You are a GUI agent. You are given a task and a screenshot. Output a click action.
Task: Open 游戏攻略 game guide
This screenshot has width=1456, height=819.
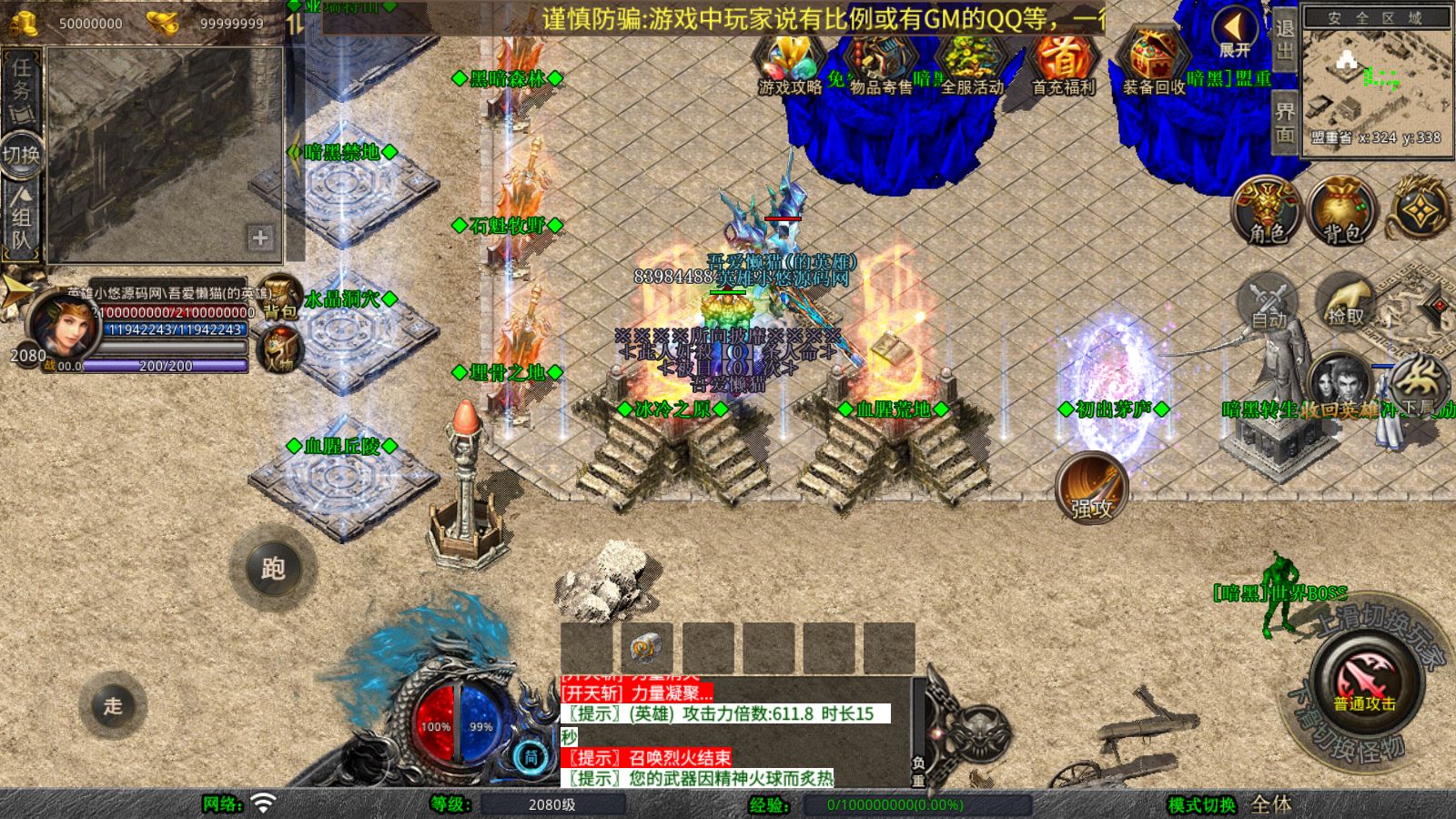click(x=790, y=66)
